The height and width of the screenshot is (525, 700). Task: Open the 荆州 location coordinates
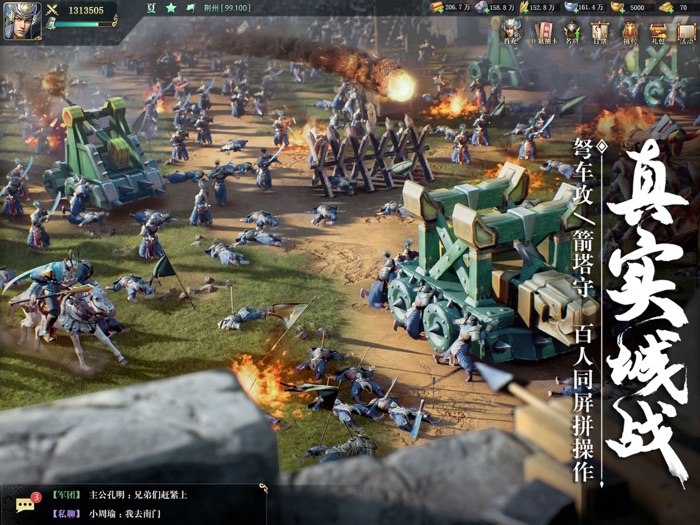[229, 8]
